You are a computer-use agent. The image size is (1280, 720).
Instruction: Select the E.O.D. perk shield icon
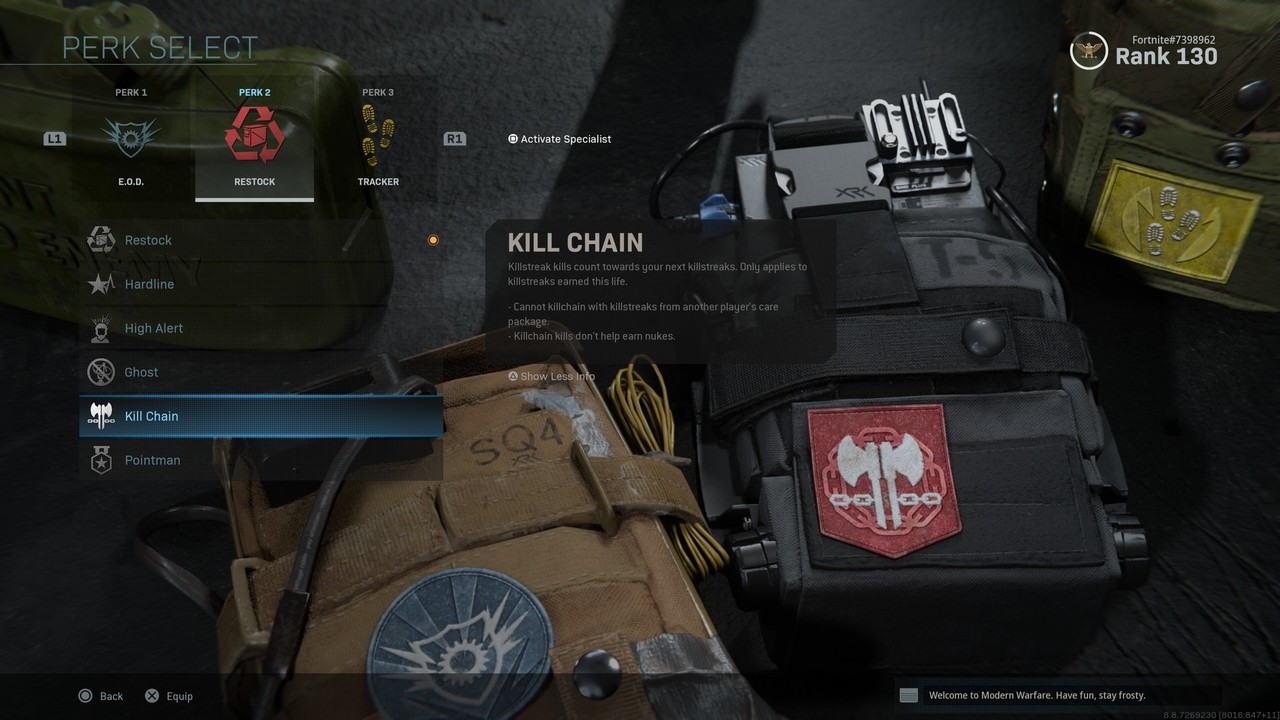131,136
